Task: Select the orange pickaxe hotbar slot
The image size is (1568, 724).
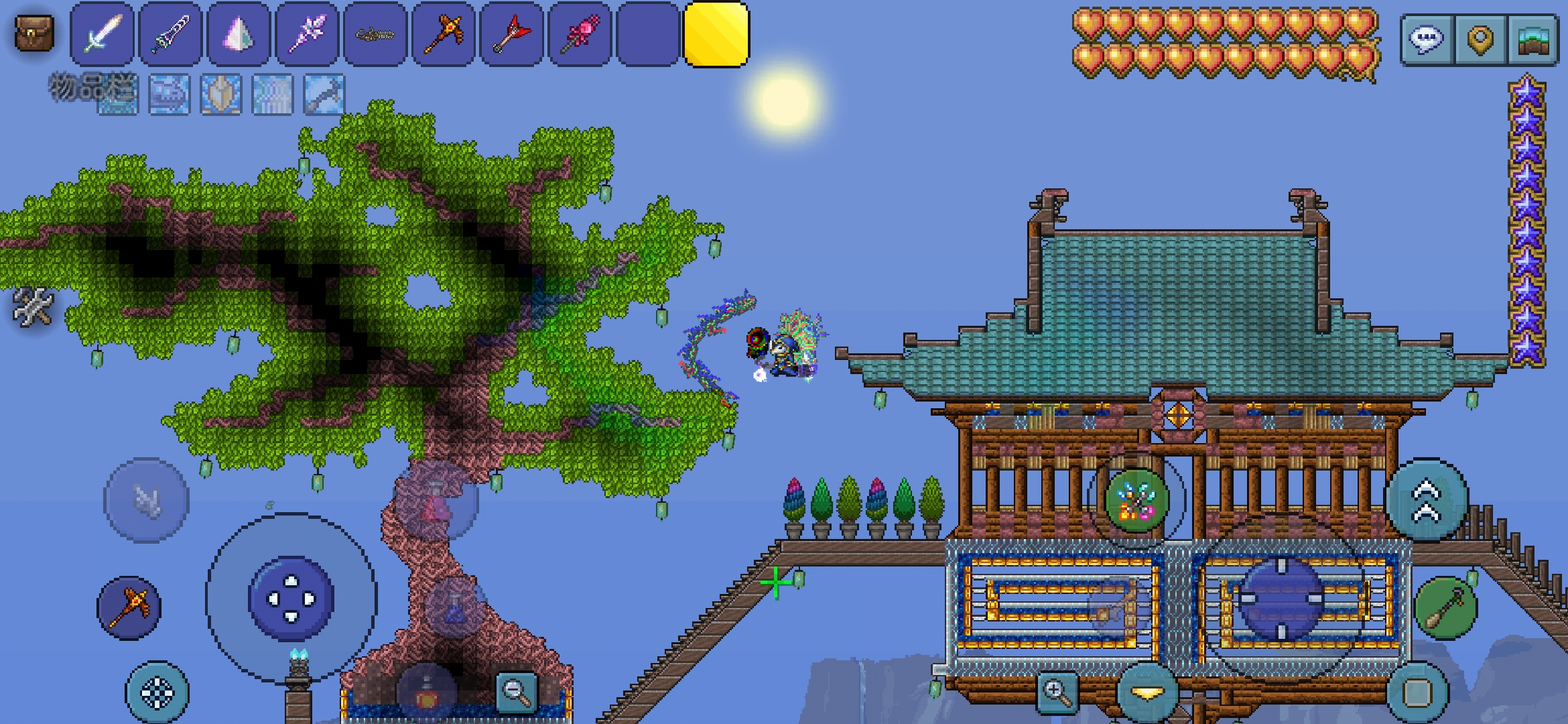Action: [444, 34]
